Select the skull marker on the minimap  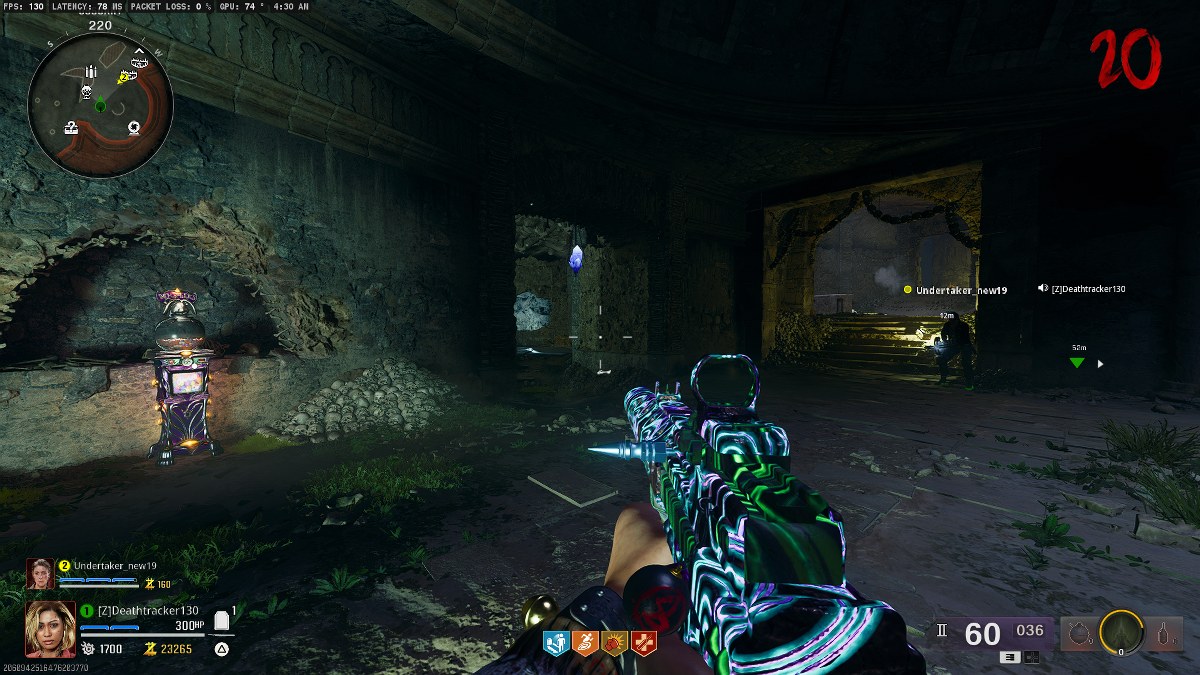[87, 93]
